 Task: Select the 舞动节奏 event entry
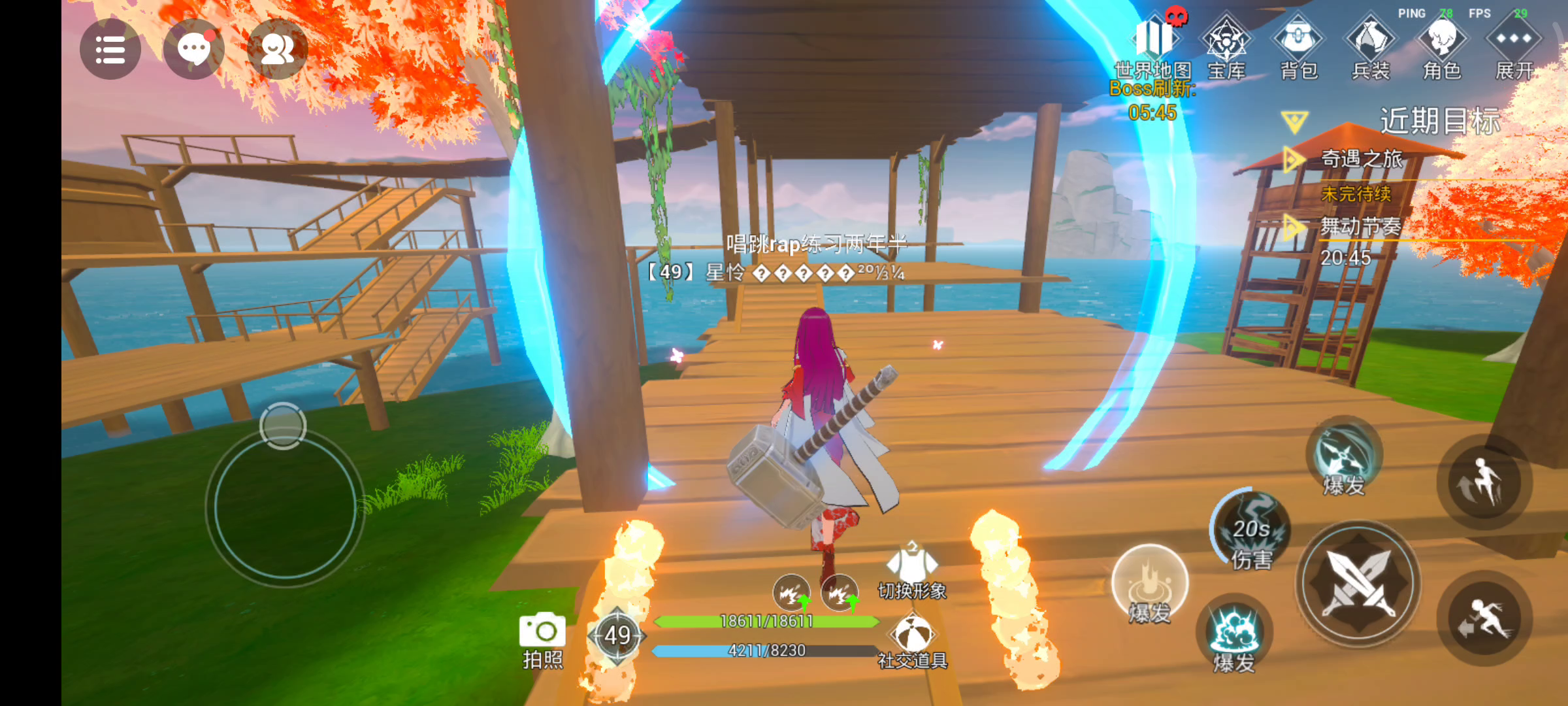tap(1361, 227)
